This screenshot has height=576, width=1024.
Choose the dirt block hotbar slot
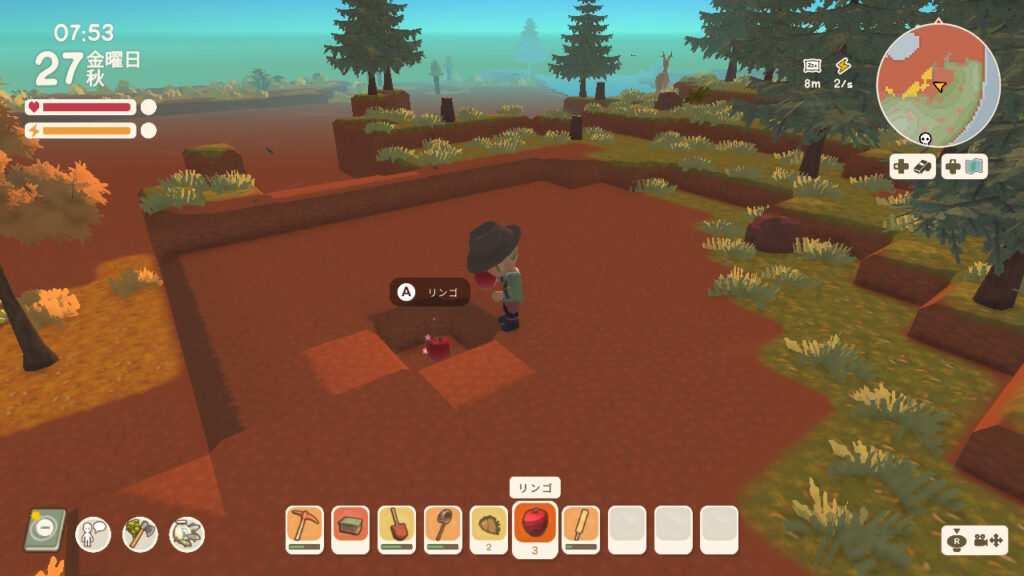[350, 526]
